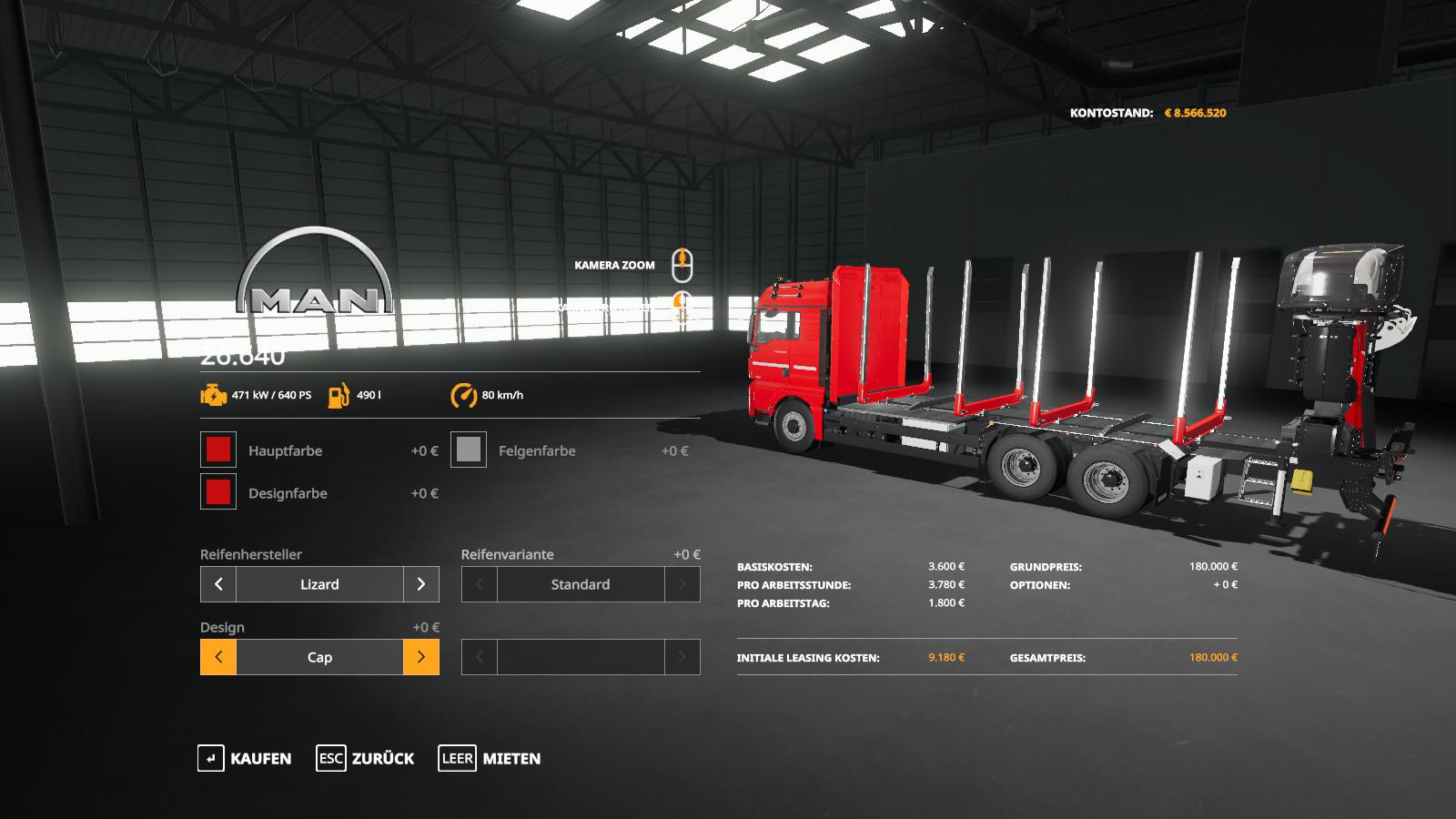Switch to previous Reifenhersteller option
The image size is (1456, 819).
[218, 584]
